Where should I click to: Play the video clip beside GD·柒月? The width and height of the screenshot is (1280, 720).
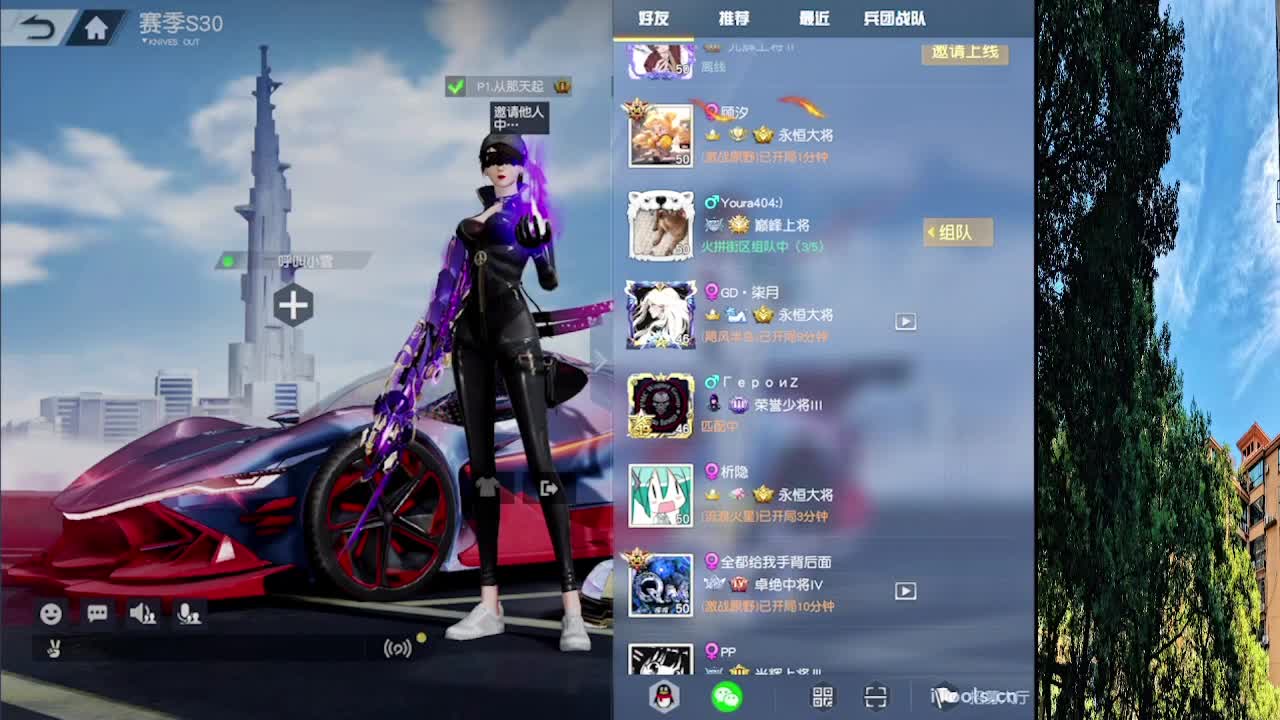(905, 321)
